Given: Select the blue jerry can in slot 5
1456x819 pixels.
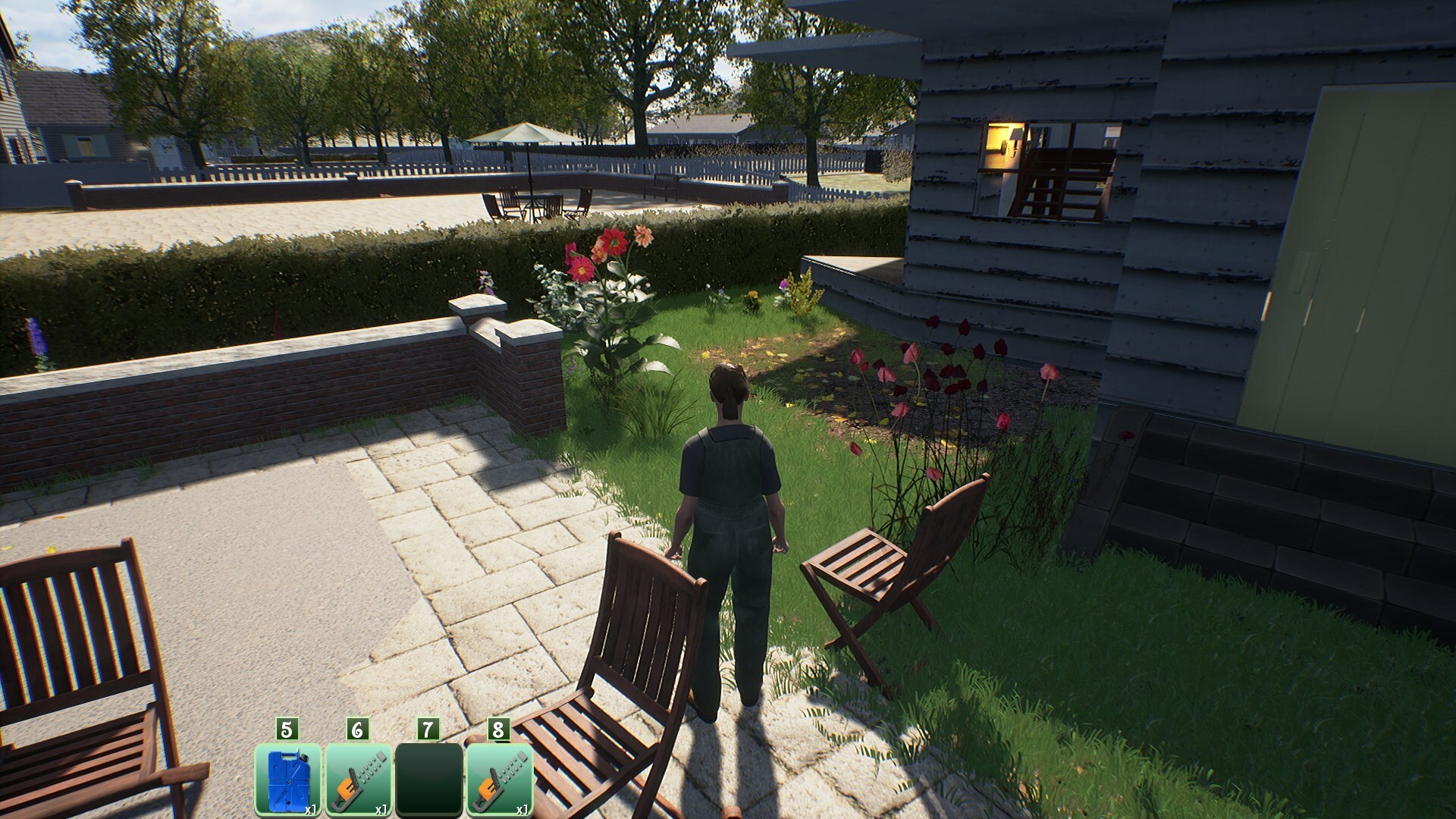Looking at the screenshot, I should coord(287,779).
